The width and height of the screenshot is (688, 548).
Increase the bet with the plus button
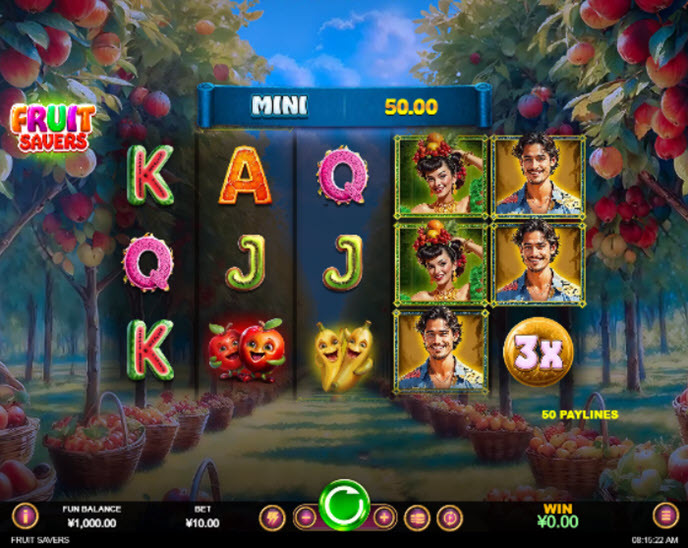point(384,518)
